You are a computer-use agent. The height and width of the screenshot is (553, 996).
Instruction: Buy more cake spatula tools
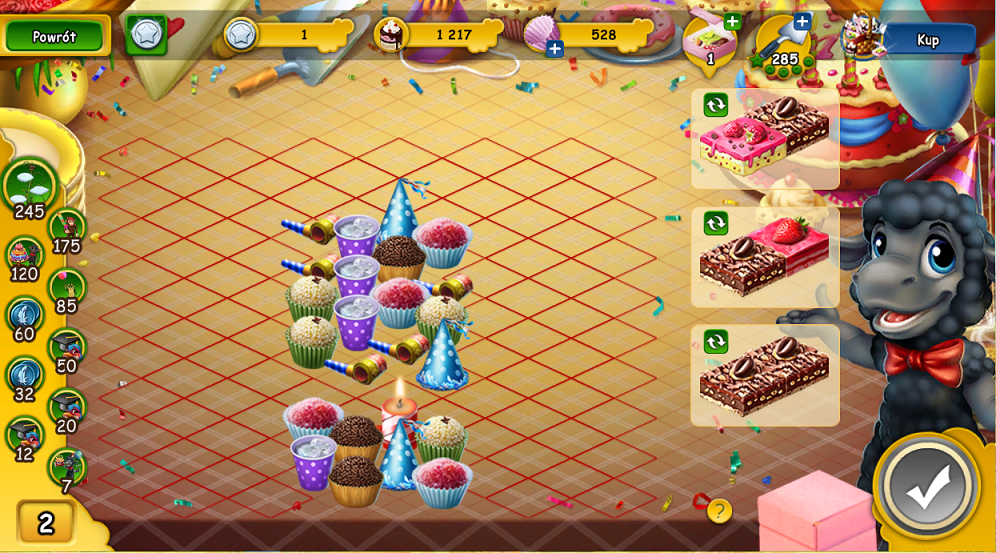click(802, 21)
